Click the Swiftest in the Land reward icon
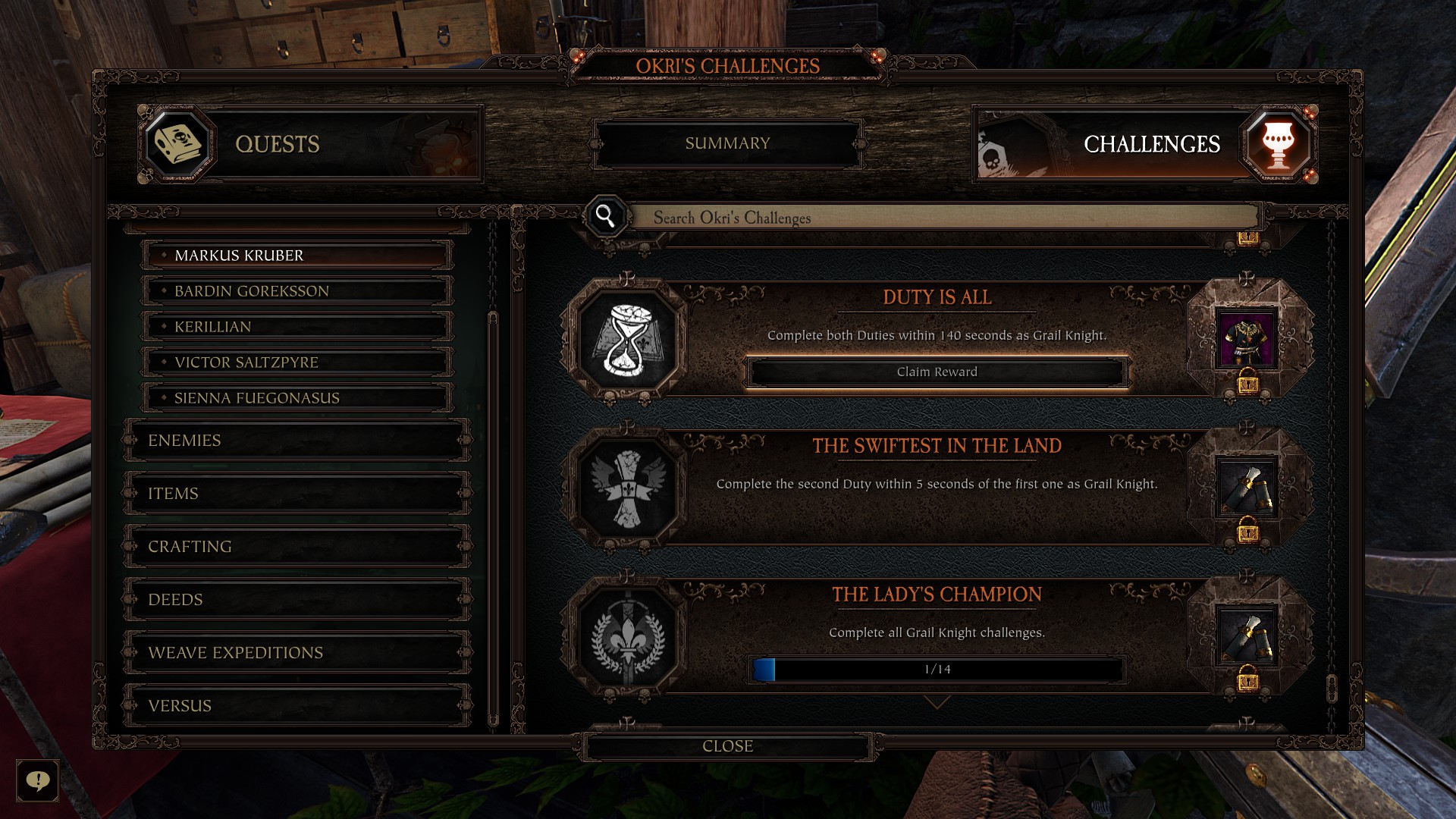The width and height of the screenshot is (1456, 819). click(1247, 488)
